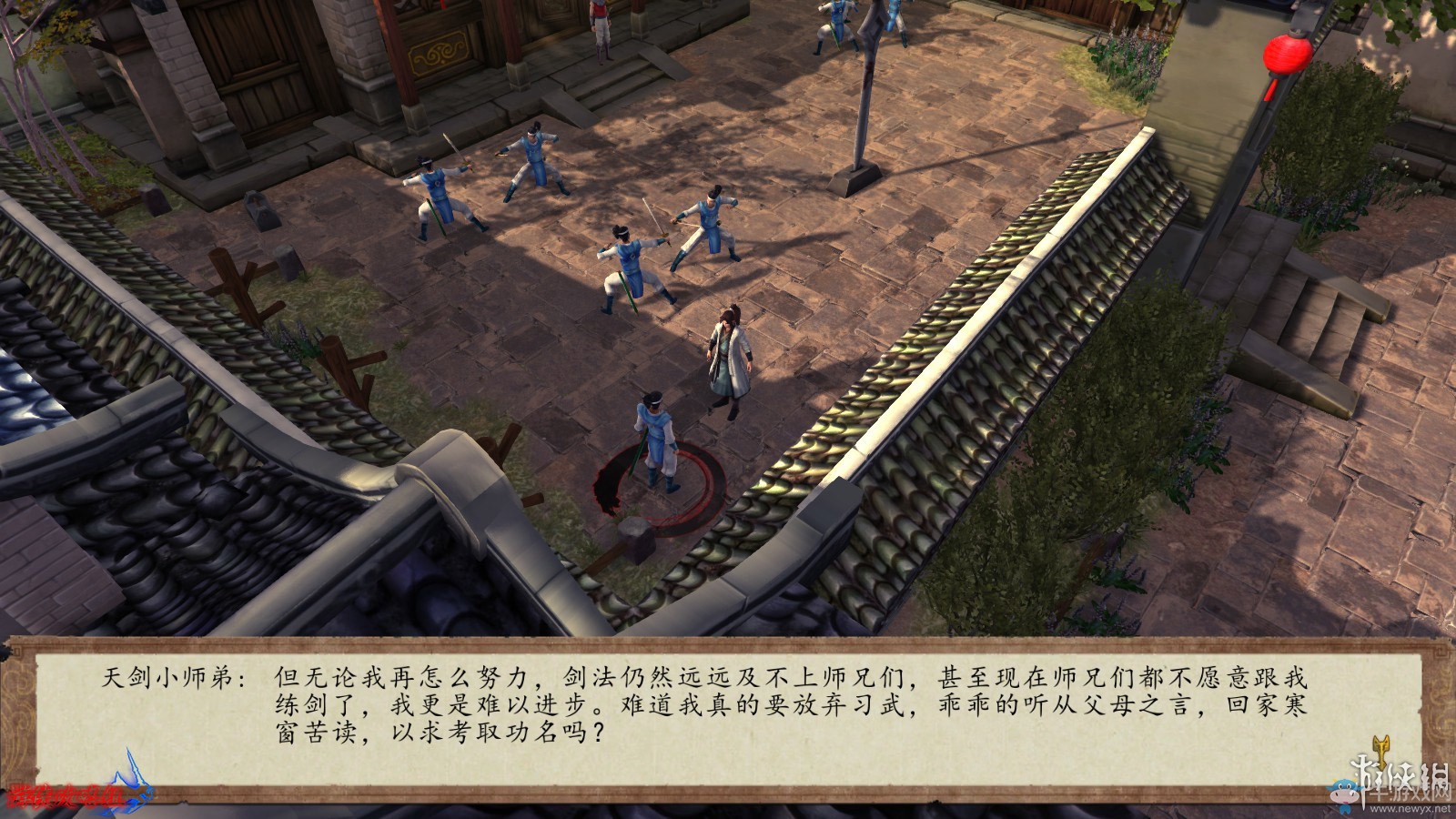Click the blue cow mascot watermark icon
The width and height of the screenshot is (1456, 819).
(x=1343, y=792)
